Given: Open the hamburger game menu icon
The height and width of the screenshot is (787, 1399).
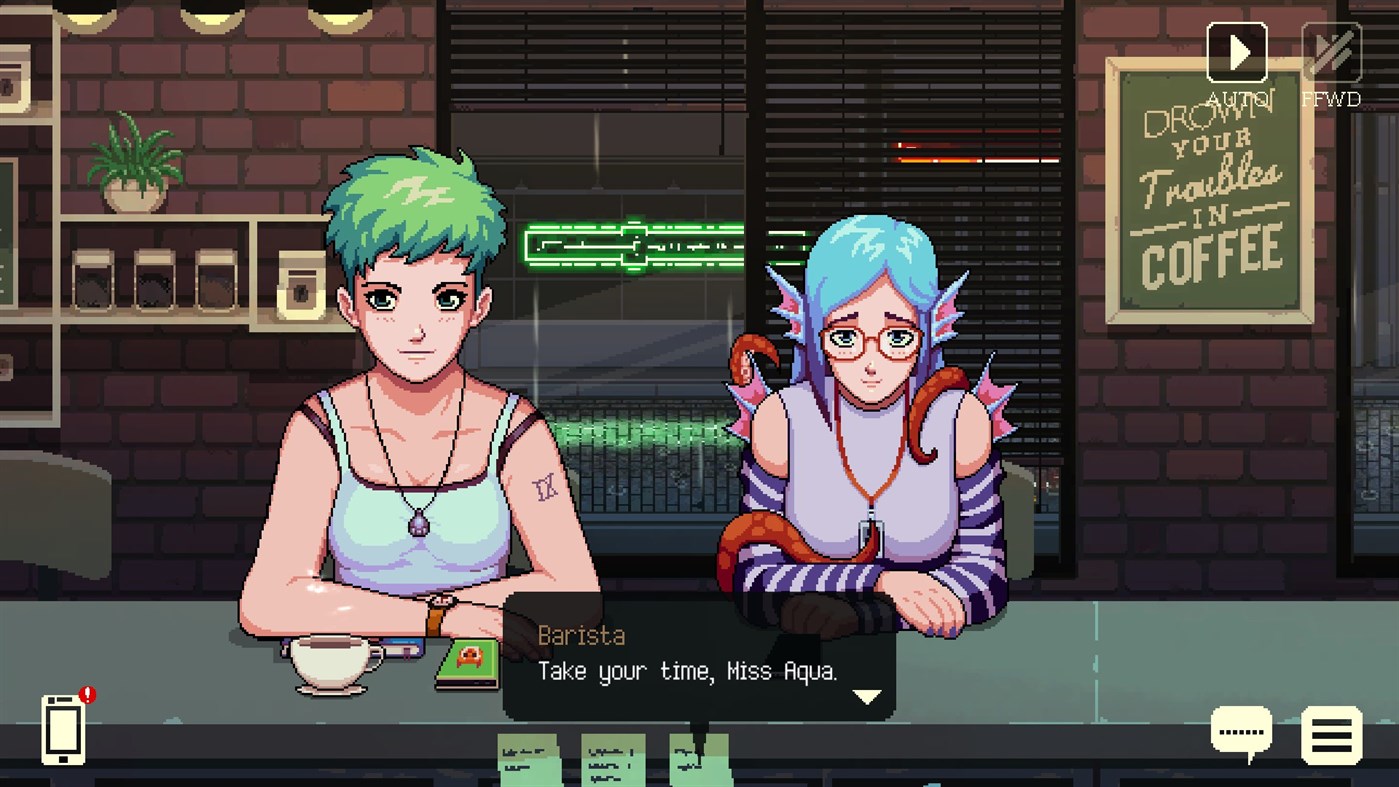Looking at the screenshot, I should [1330, 733].
